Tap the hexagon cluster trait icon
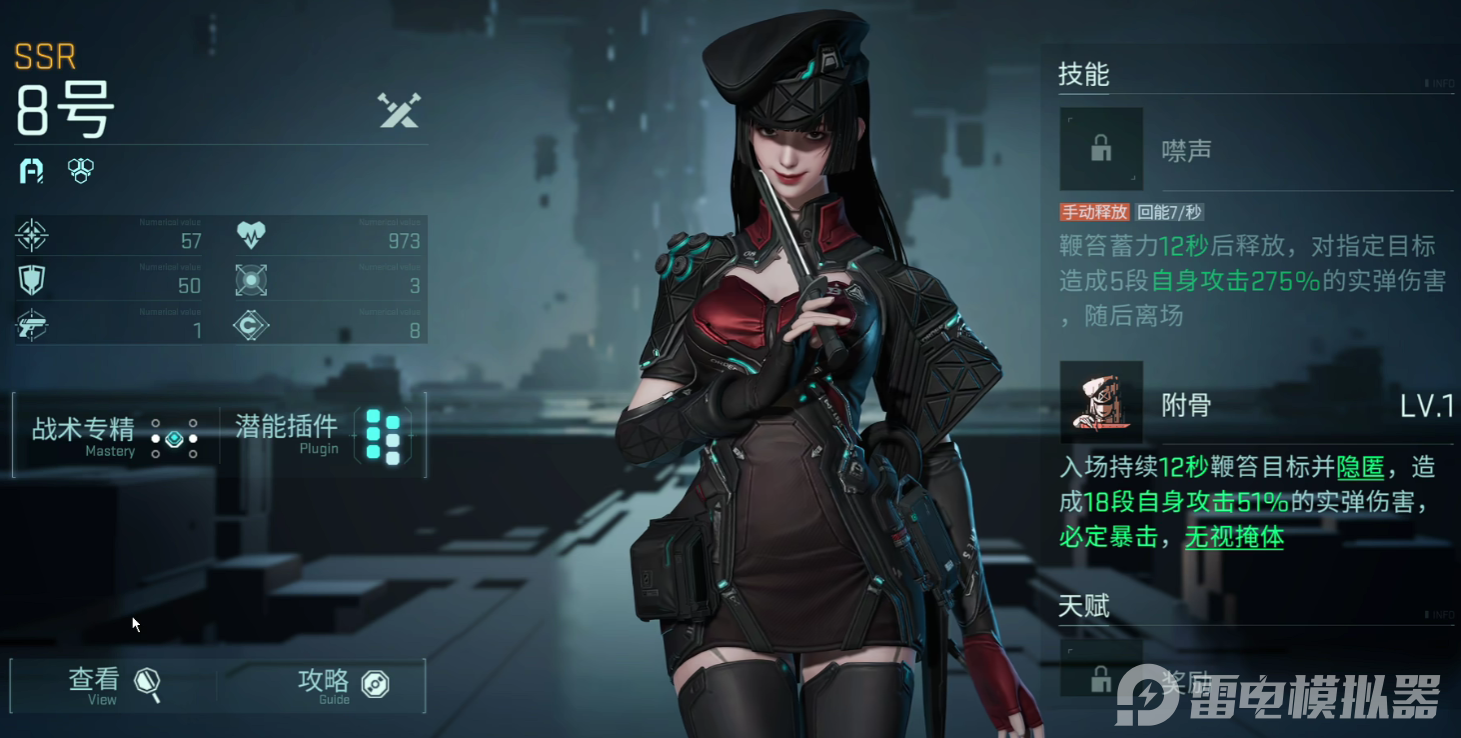Screen dimensions: 1461x738 (80, 170)
